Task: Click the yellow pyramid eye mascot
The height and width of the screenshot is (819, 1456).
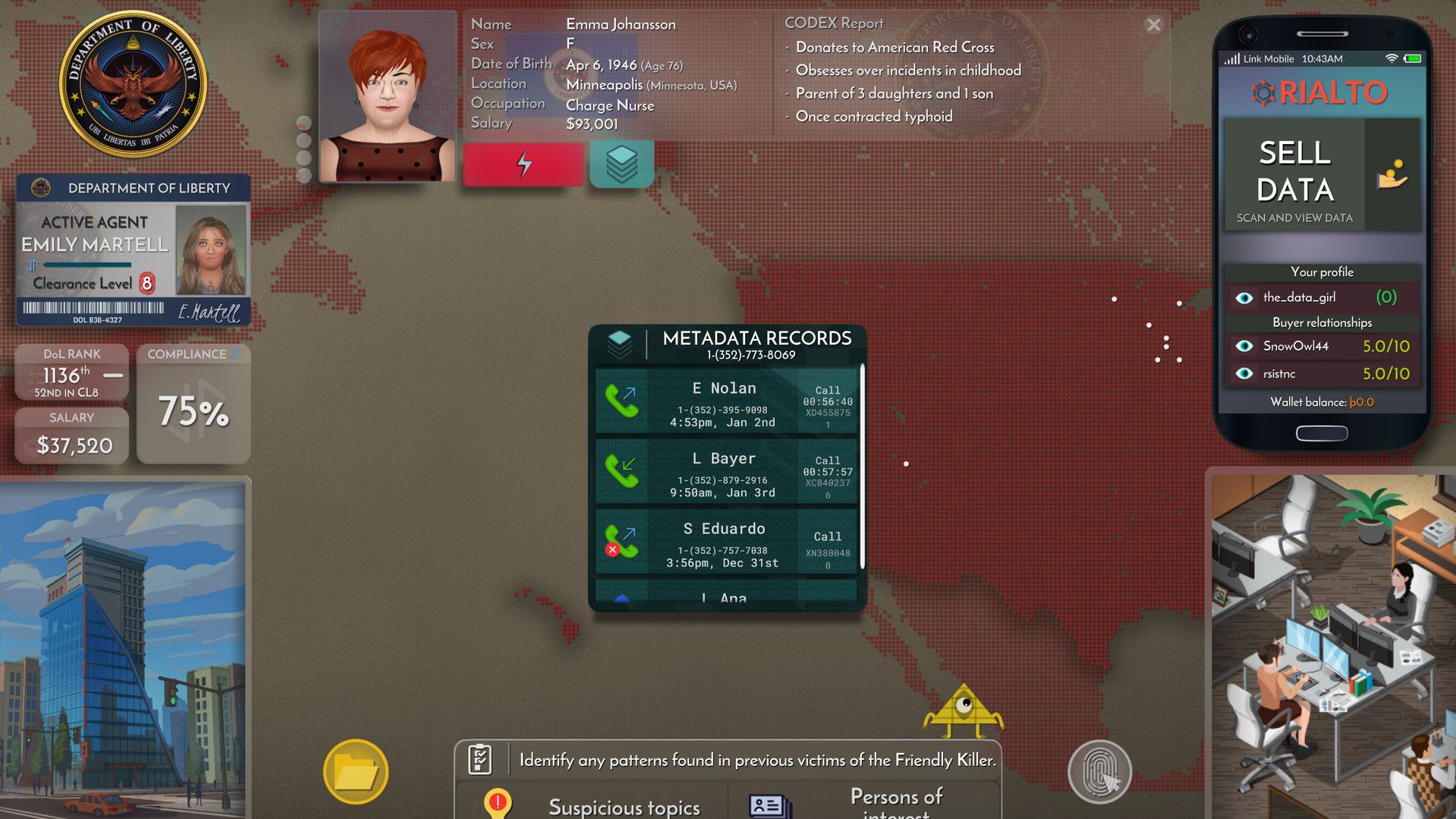Action: pyautogui.click(x=963, y=711)
